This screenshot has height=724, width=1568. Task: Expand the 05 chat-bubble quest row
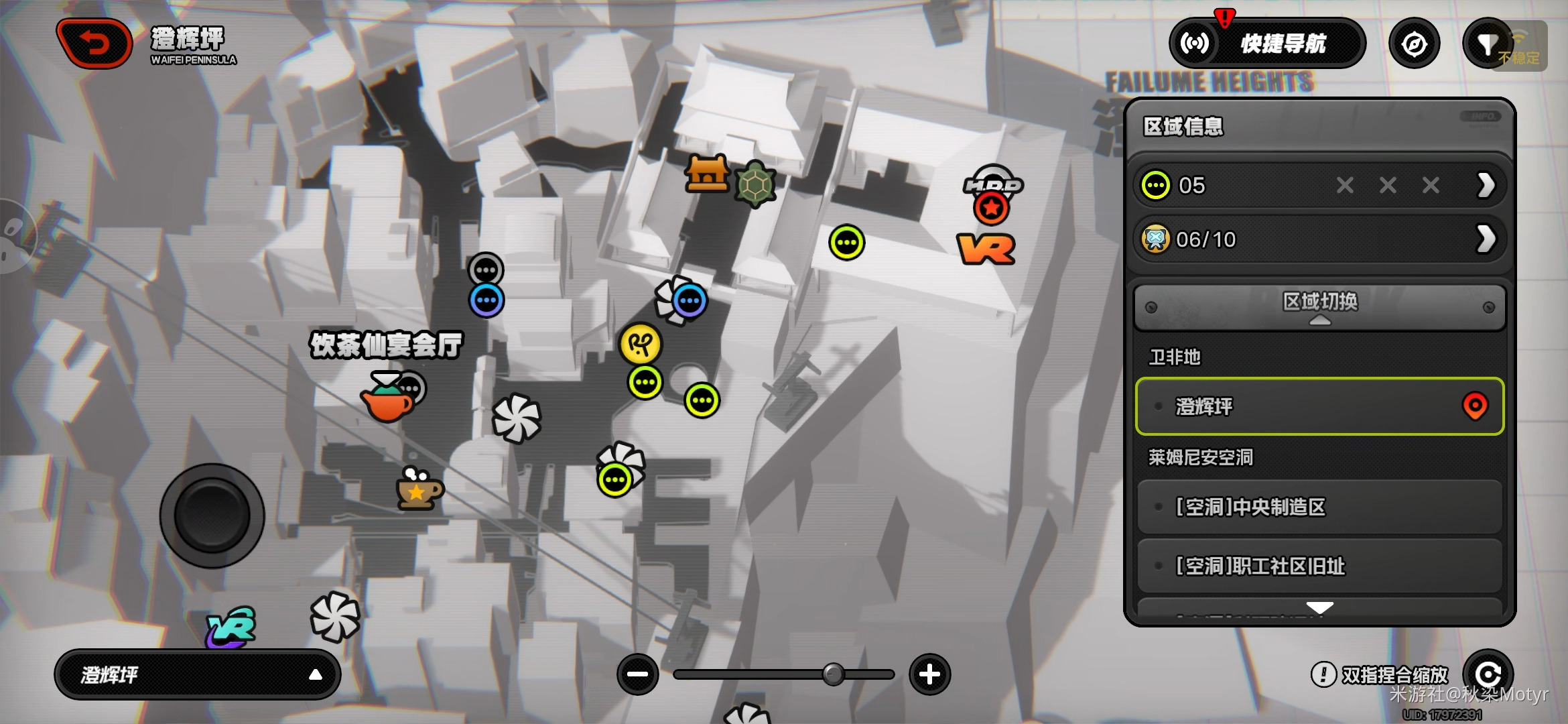[x=1485, y=185]
